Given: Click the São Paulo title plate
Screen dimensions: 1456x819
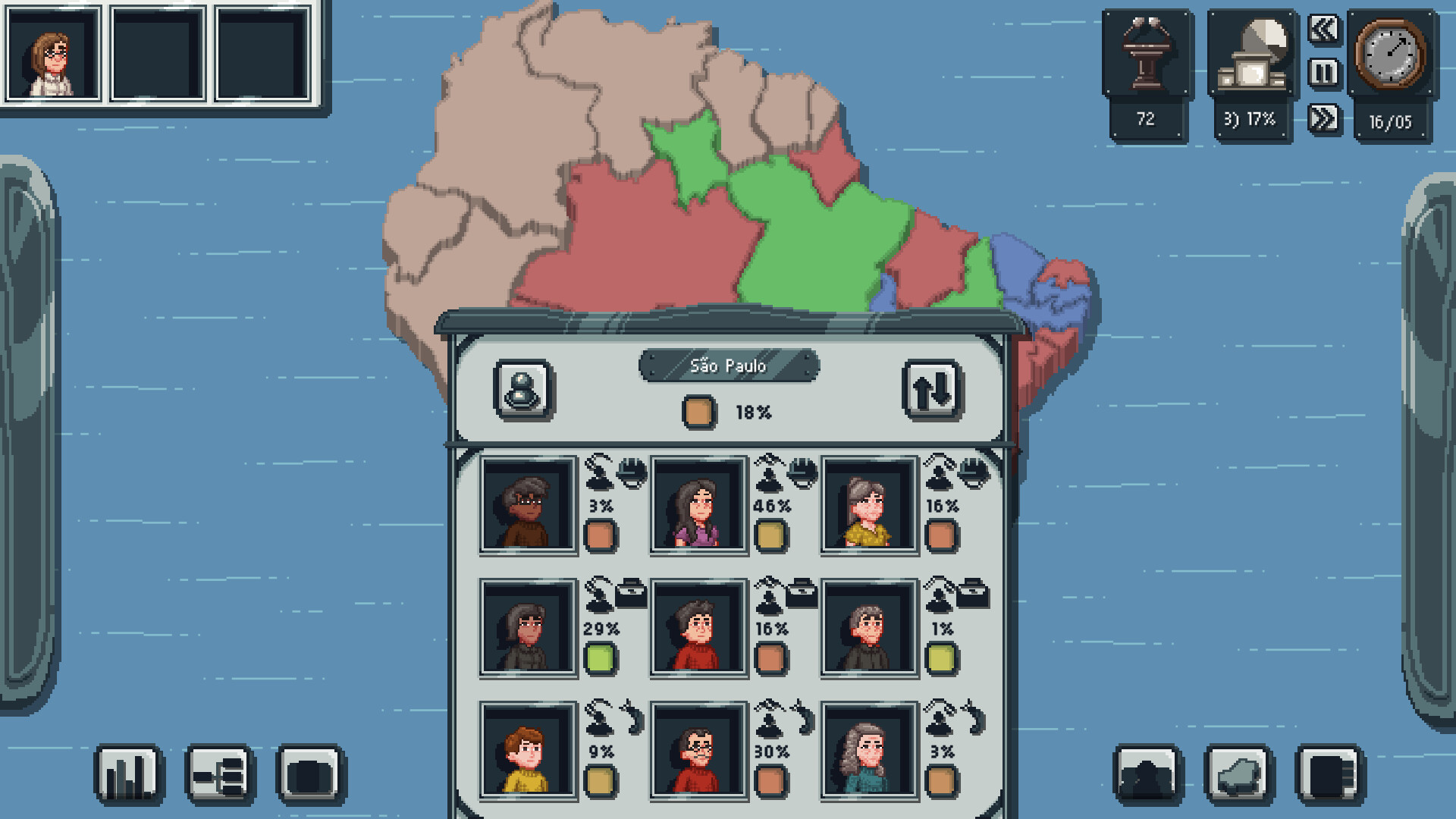Looking at the screenshot, I should (730, 365).
